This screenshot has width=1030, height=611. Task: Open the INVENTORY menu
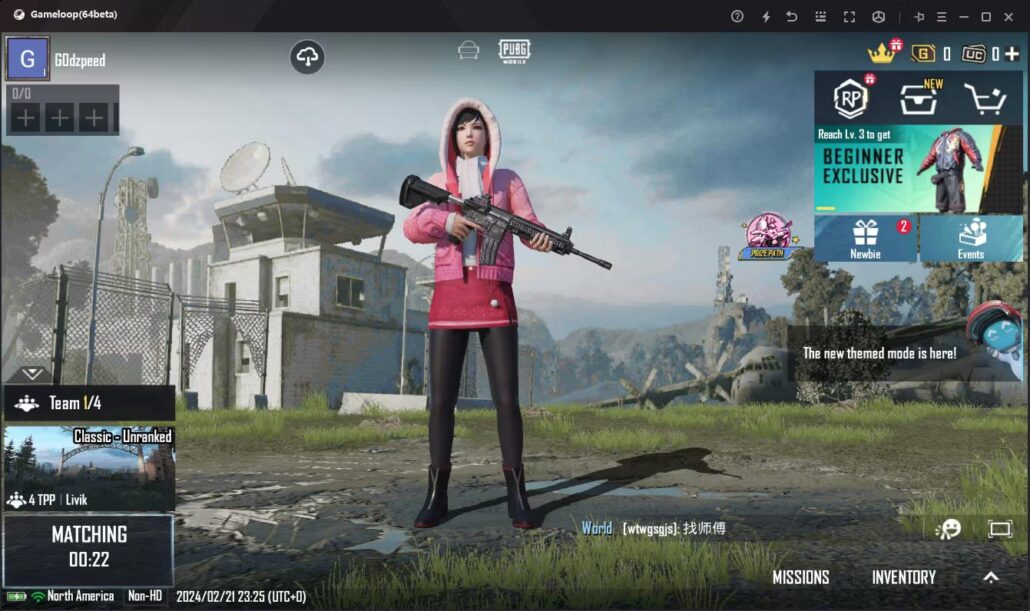(903, 577)
